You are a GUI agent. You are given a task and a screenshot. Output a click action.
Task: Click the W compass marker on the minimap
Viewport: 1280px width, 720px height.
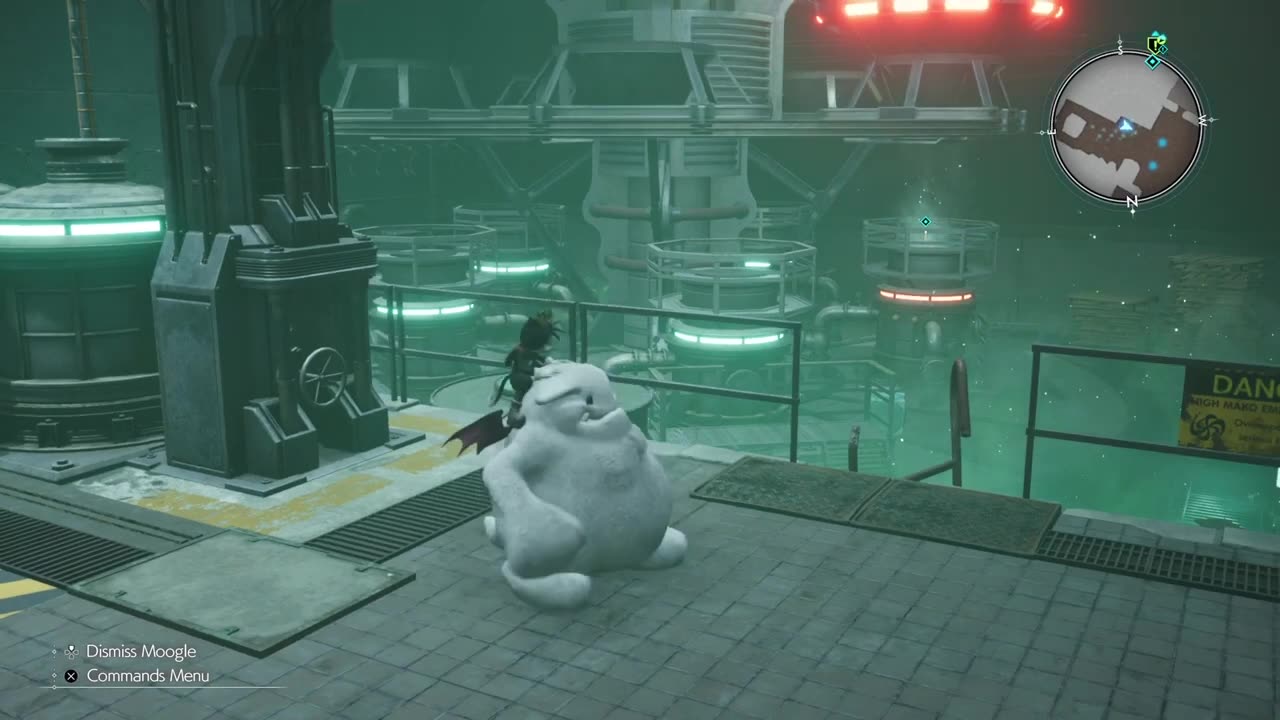tap(1204, 121)
